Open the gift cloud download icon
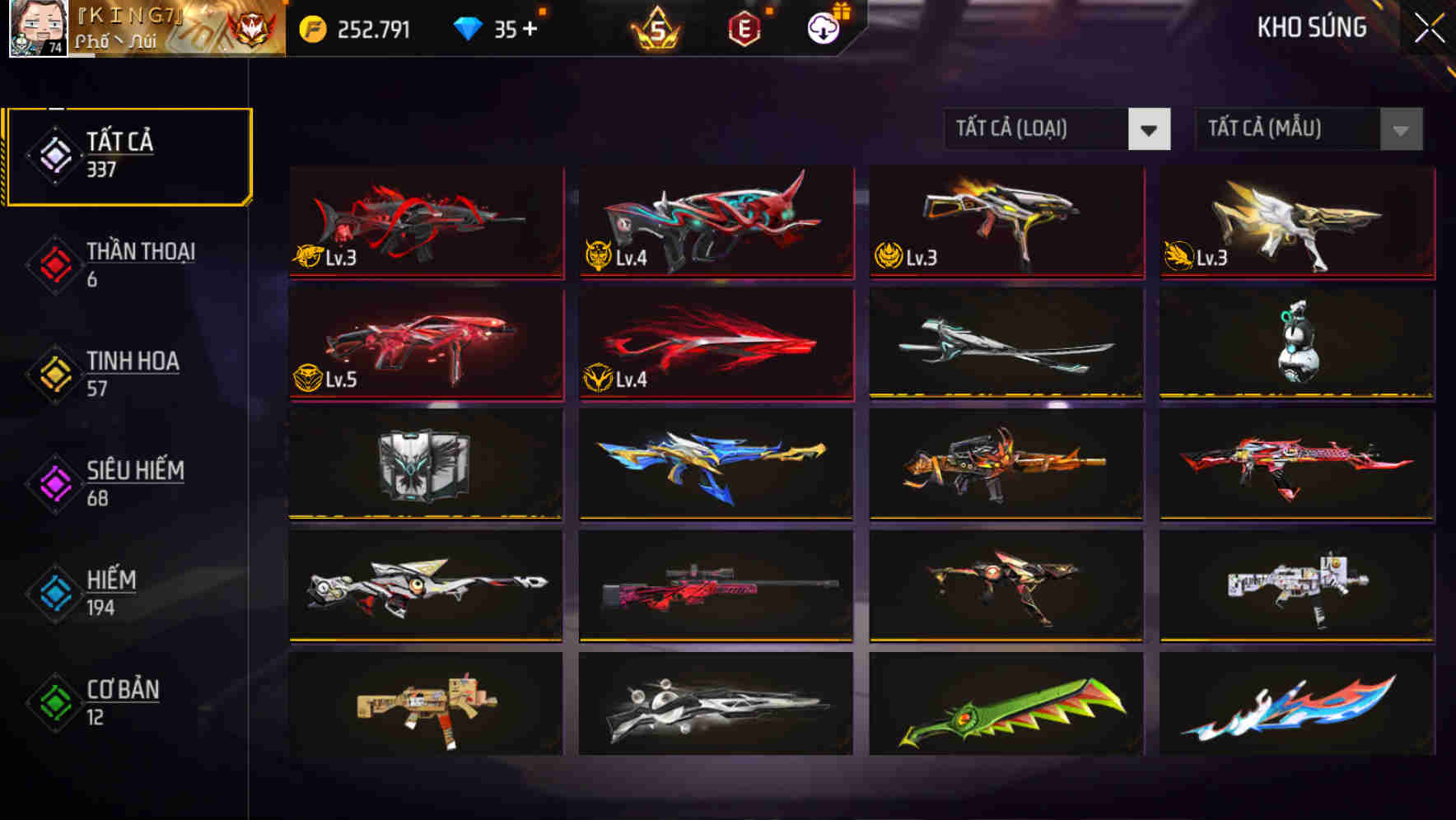The image size is (1456, 820). (x=823, y=27)
